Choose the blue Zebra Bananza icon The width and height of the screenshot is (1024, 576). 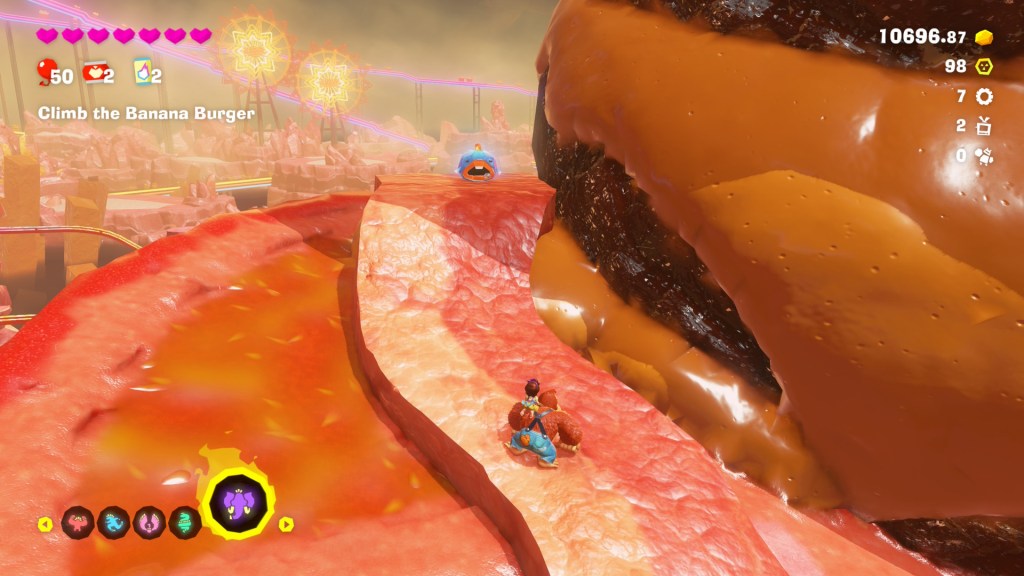coord(113,522)
